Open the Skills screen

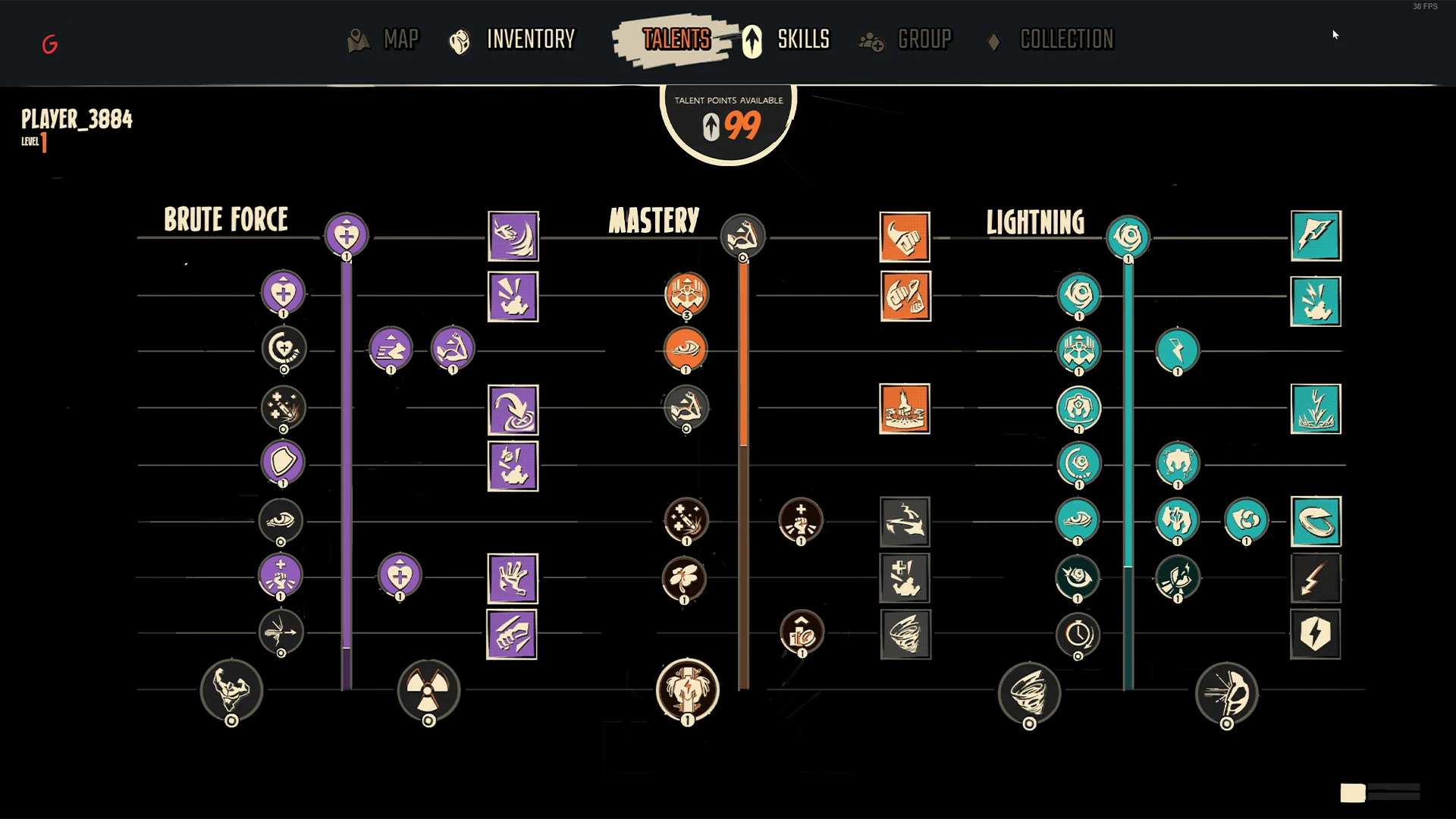coord(803,40)
